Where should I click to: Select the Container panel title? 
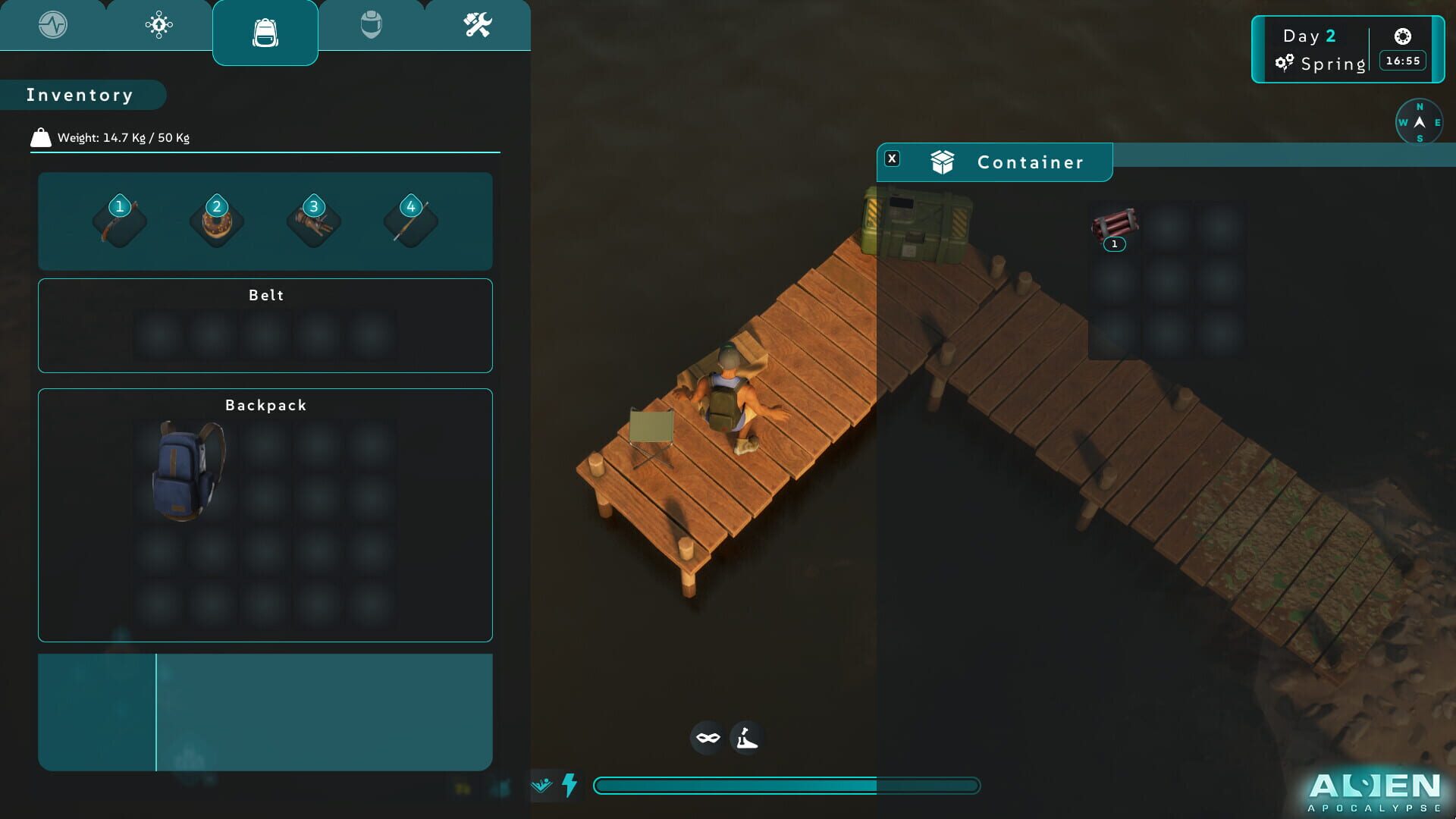click(1030, 162)
